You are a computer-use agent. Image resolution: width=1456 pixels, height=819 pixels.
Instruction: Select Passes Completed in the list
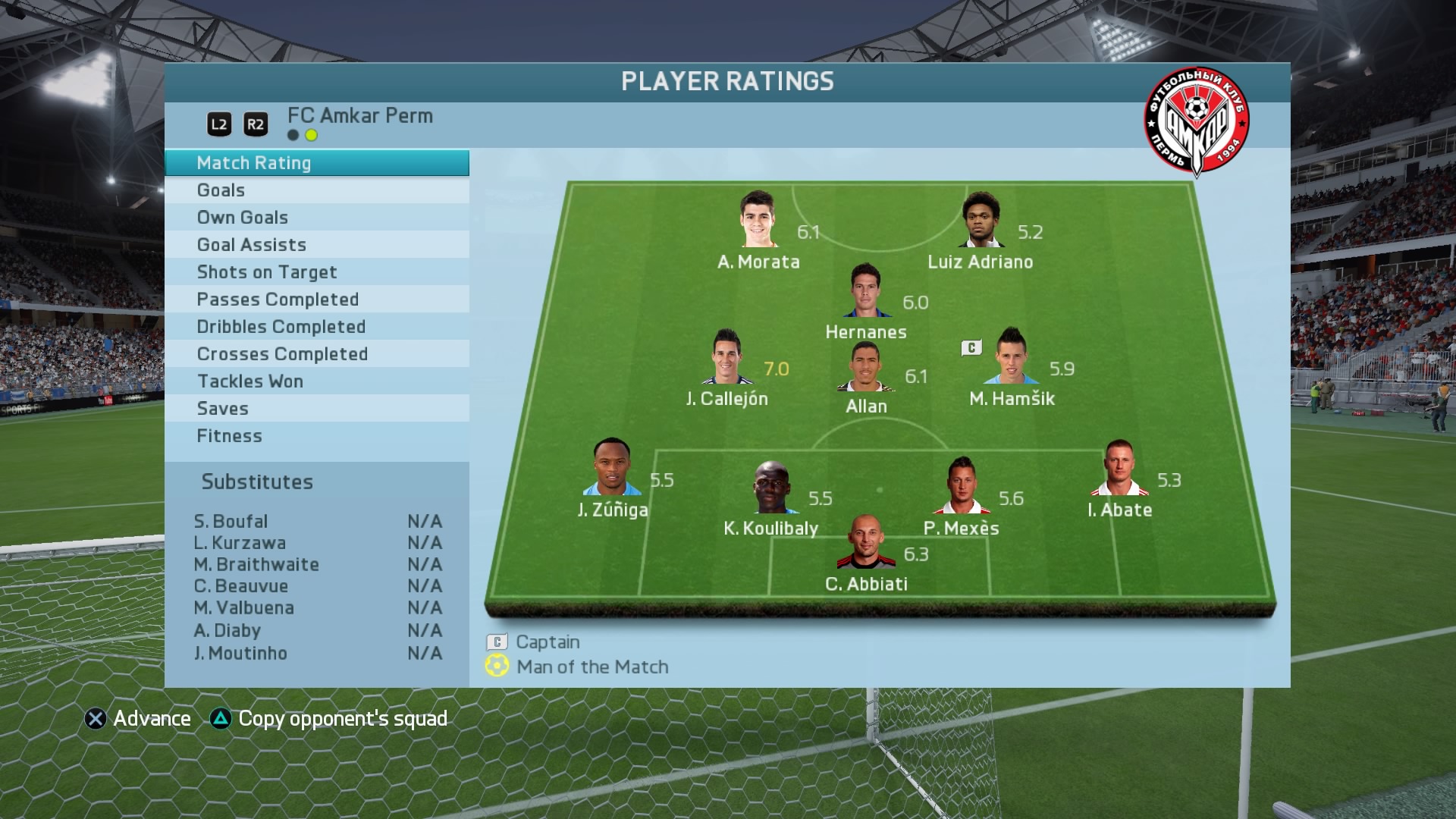click(x=316, y=300)
